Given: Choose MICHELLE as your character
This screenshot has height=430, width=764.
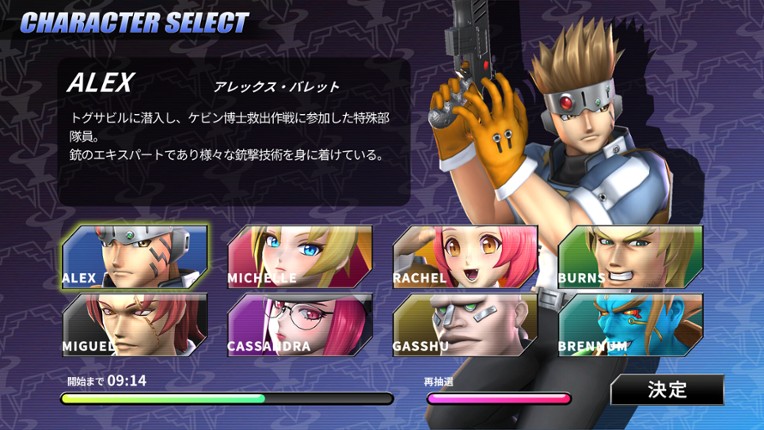Looking at the screenshot, I should coord(300,257).
